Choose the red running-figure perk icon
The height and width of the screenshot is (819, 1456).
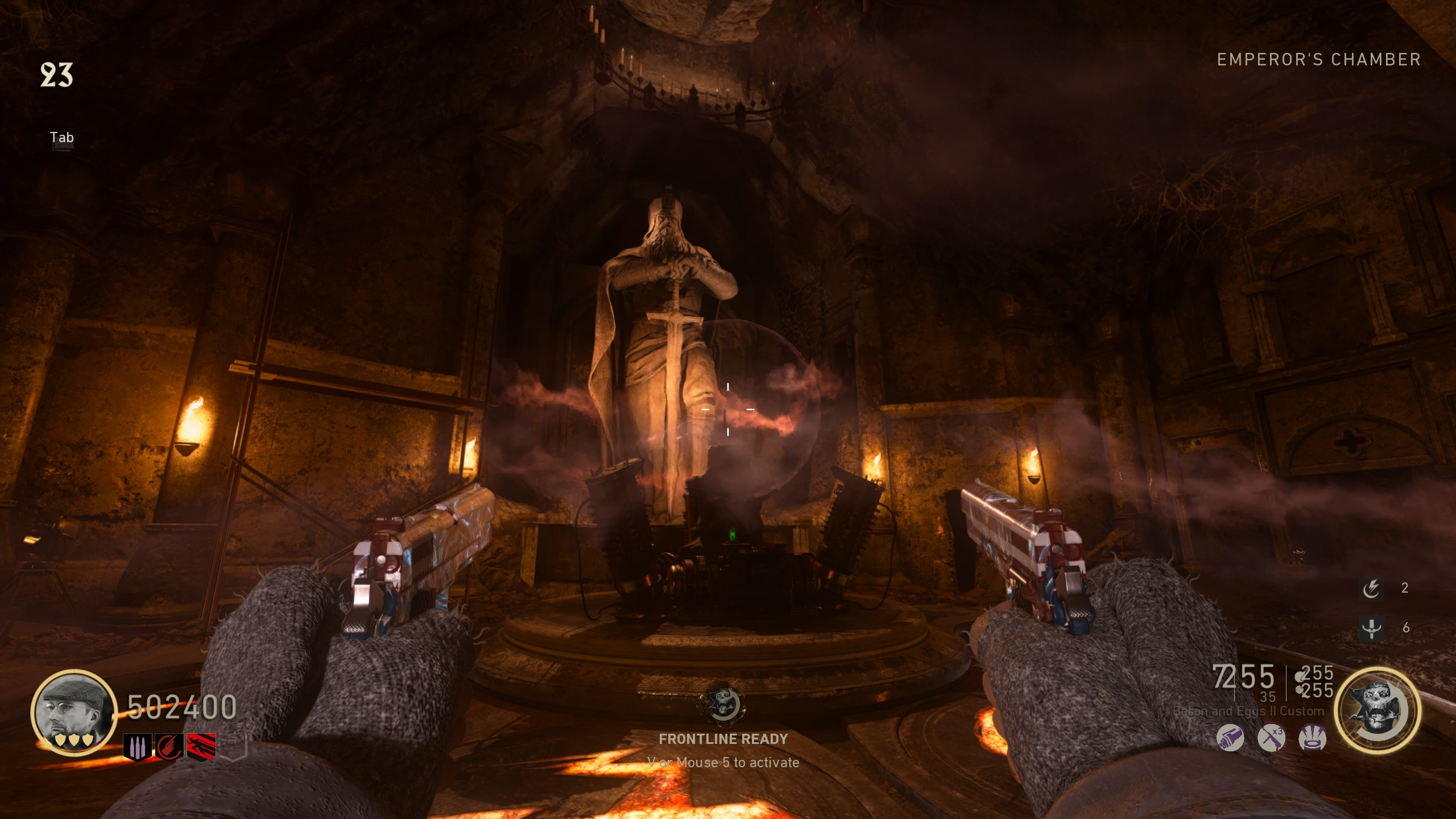click(x=201, y=747)
